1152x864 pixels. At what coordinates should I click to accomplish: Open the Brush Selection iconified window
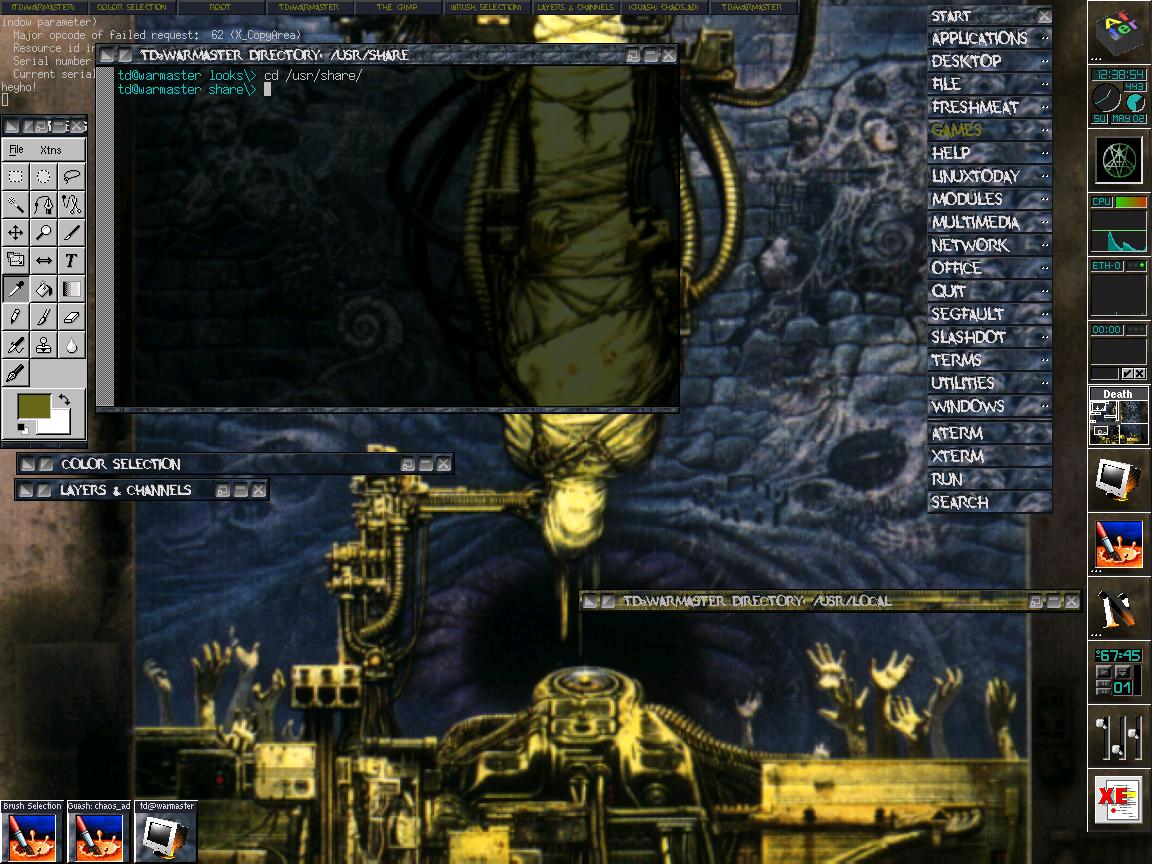(32, 832)
